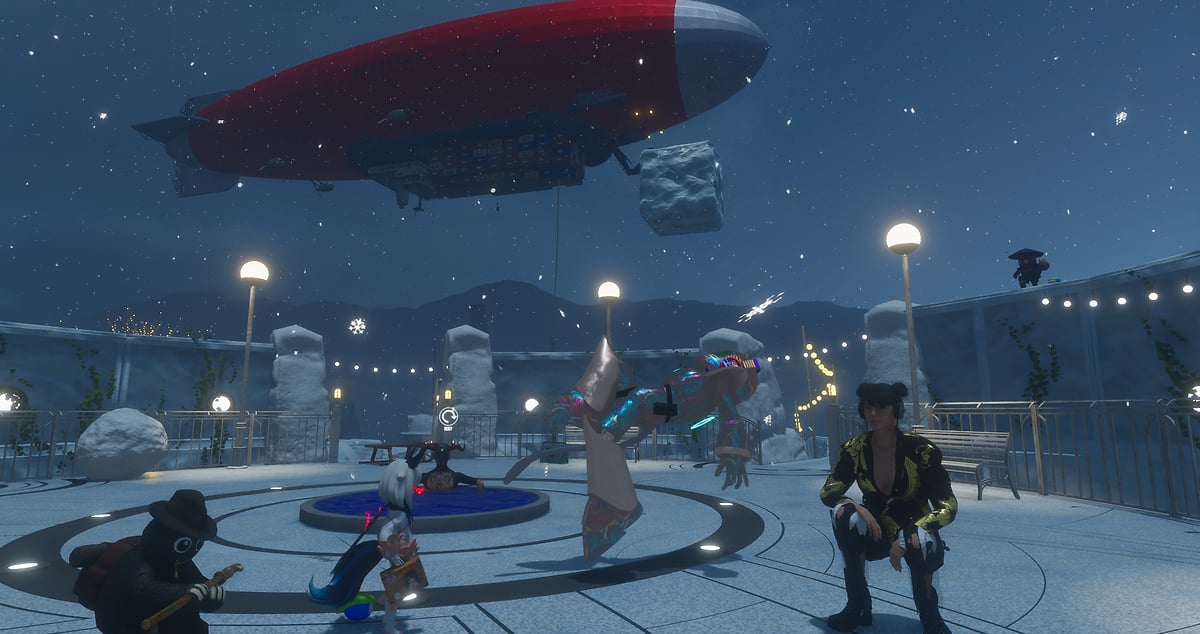
Task: Click the circular arrow reset icon
Action: [448, 416]
